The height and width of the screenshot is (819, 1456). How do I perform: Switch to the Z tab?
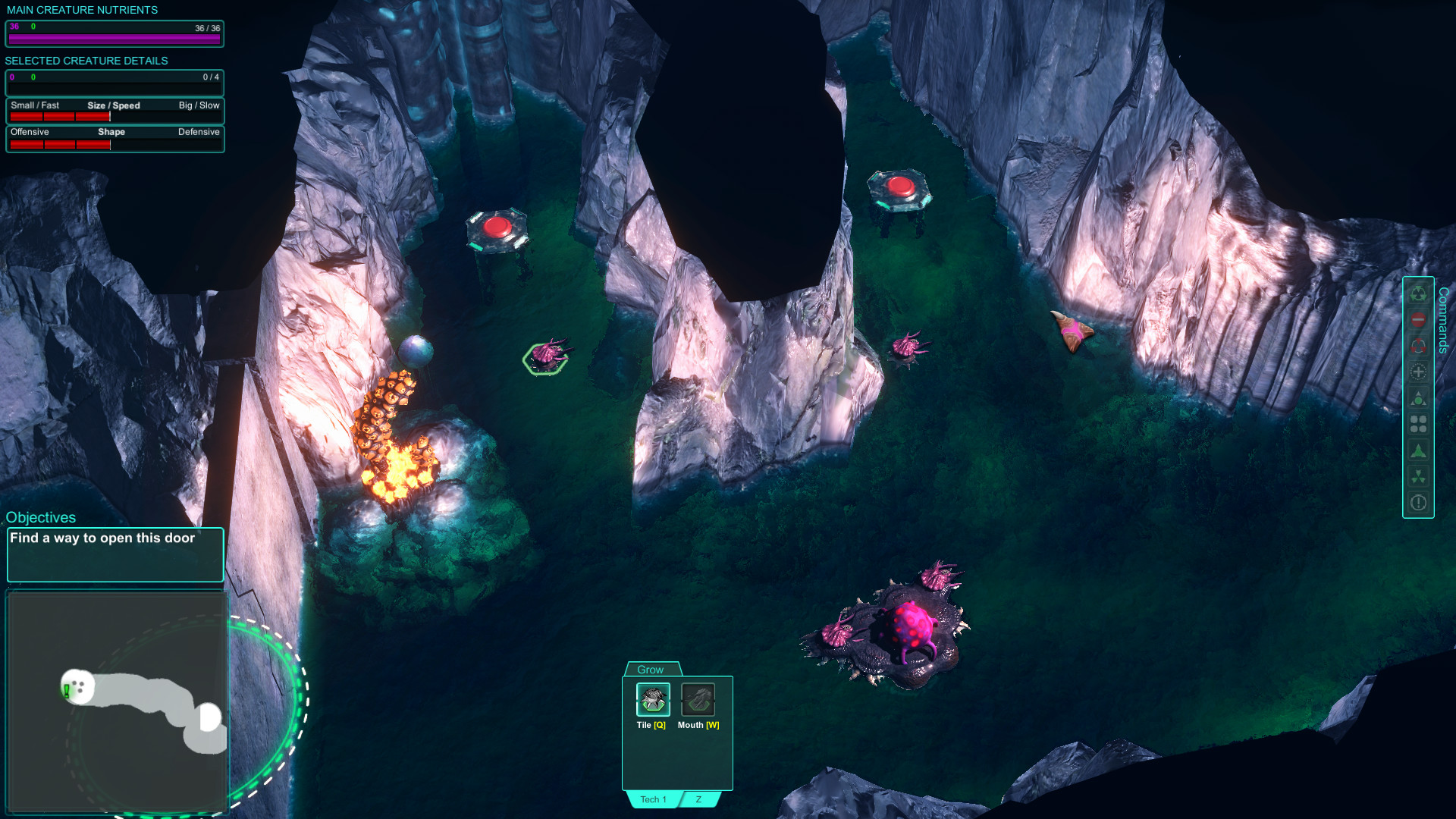(698, 798)
